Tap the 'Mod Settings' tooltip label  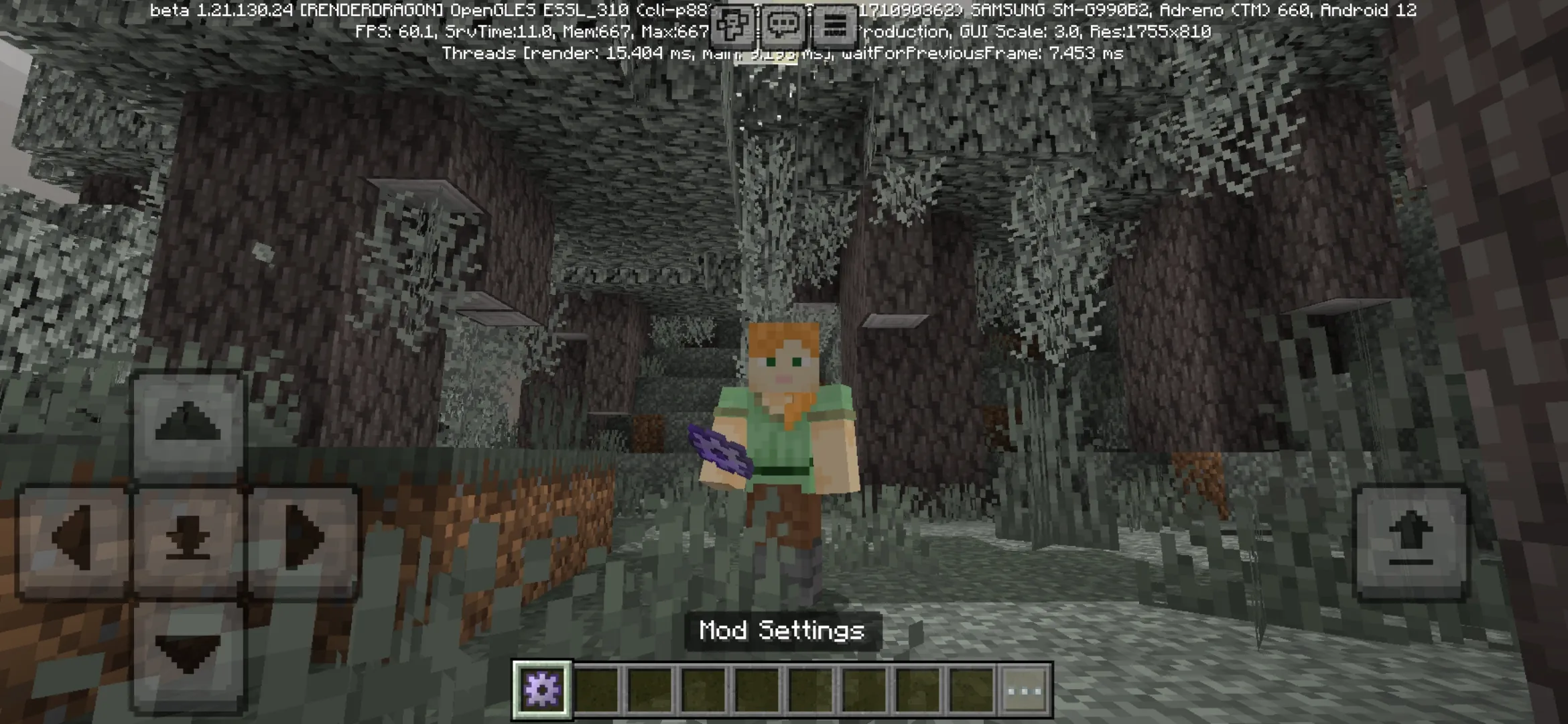click(781, 630)
